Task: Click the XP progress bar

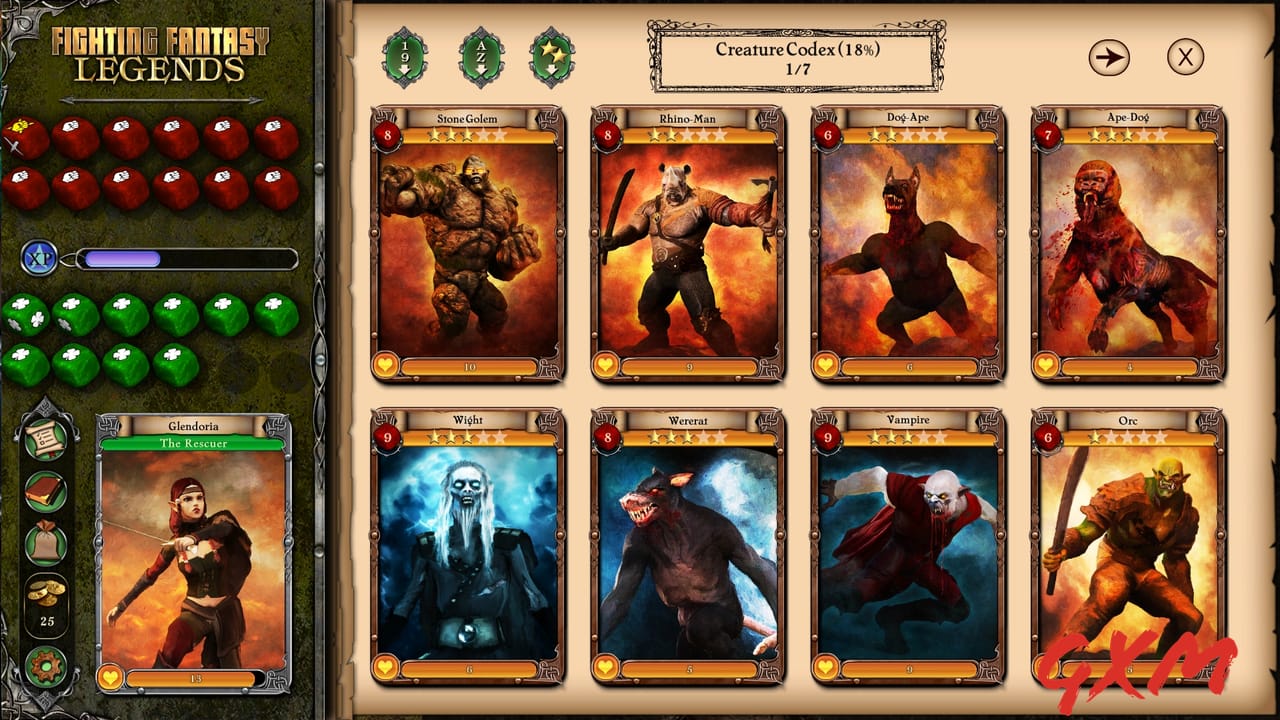Action: tap(185, 259)
